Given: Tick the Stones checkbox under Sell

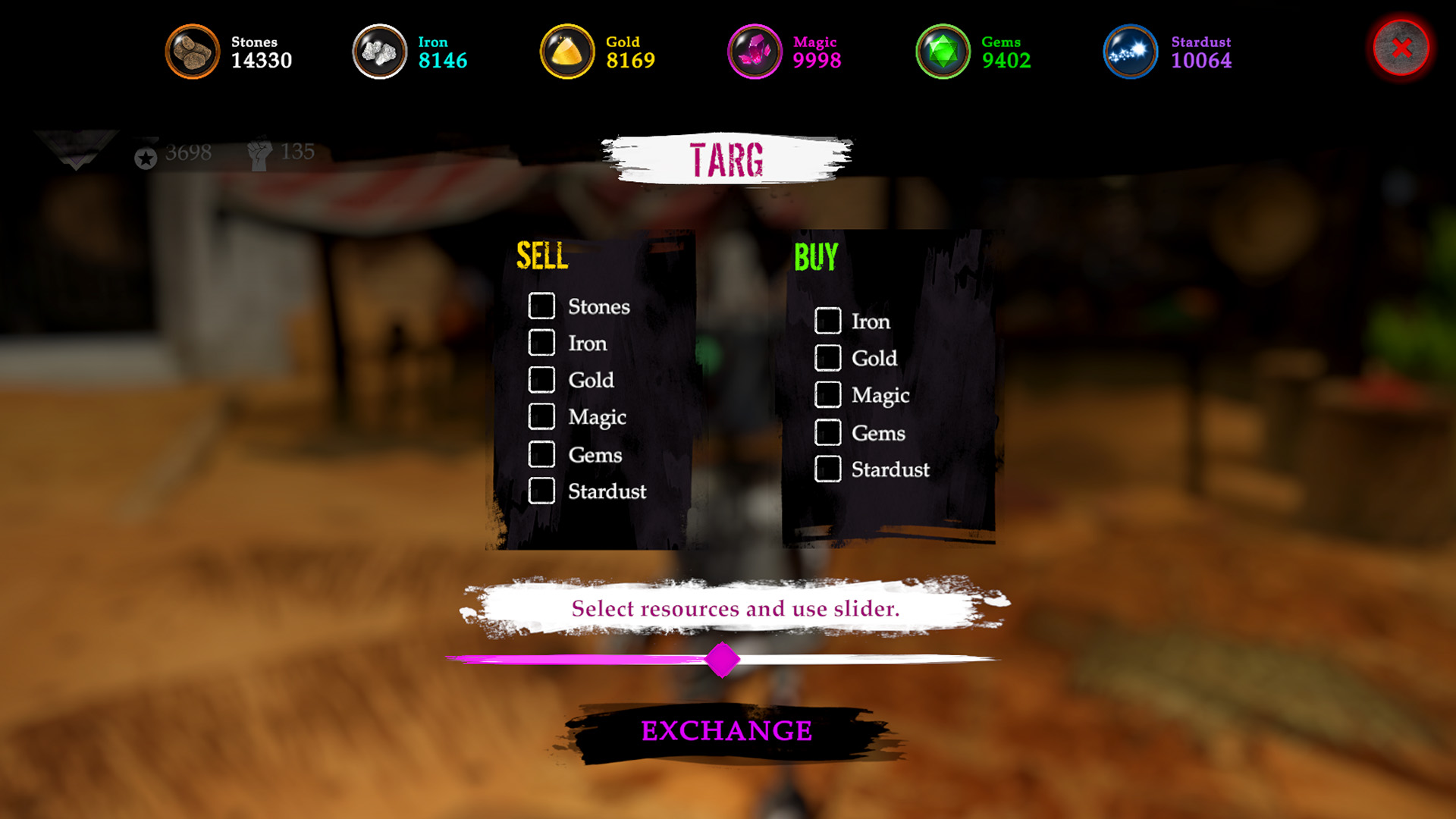Looking at the screenshot, I should [541, 306].
